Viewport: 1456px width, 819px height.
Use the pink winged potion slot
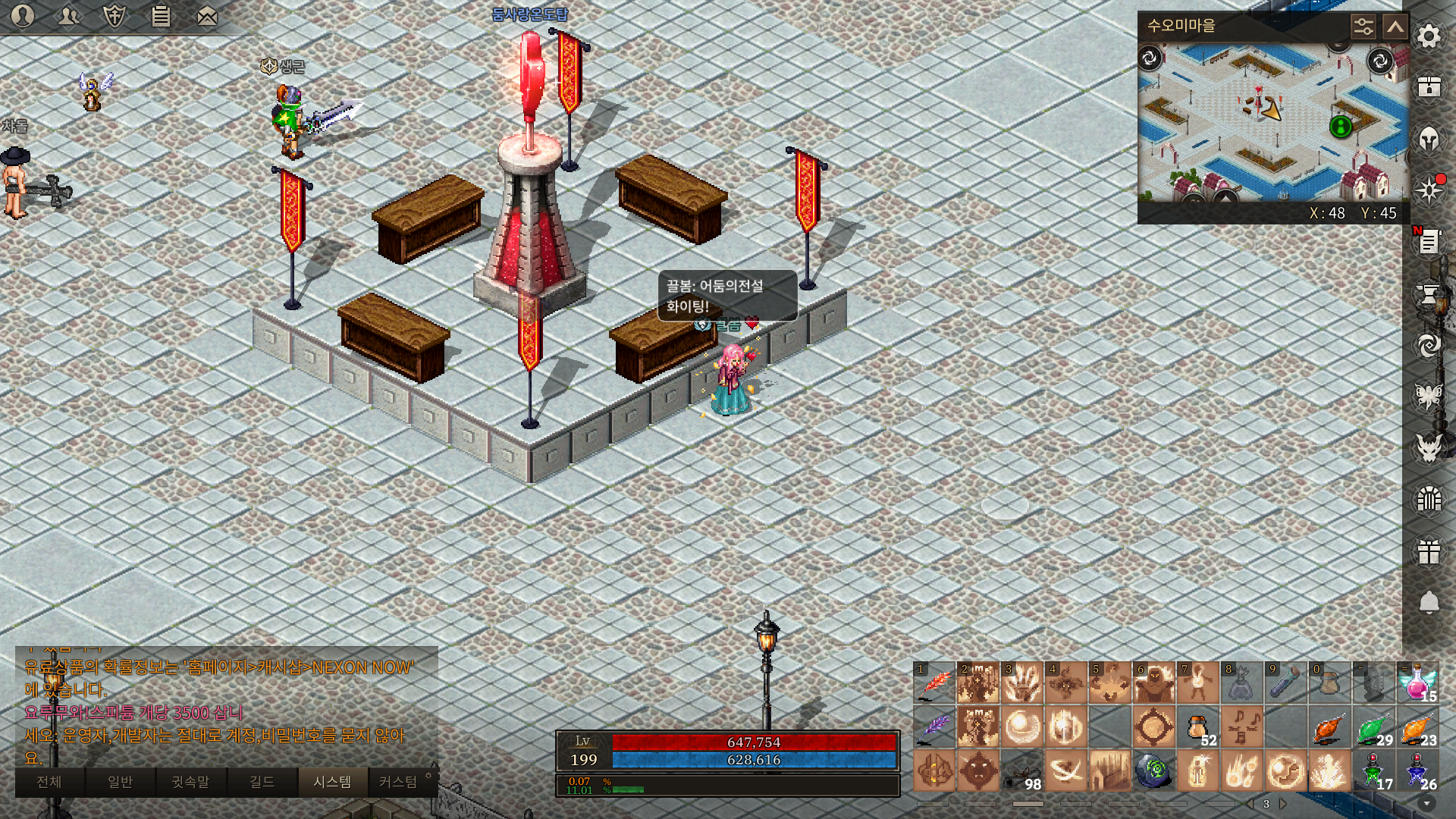pos(1417,683)
